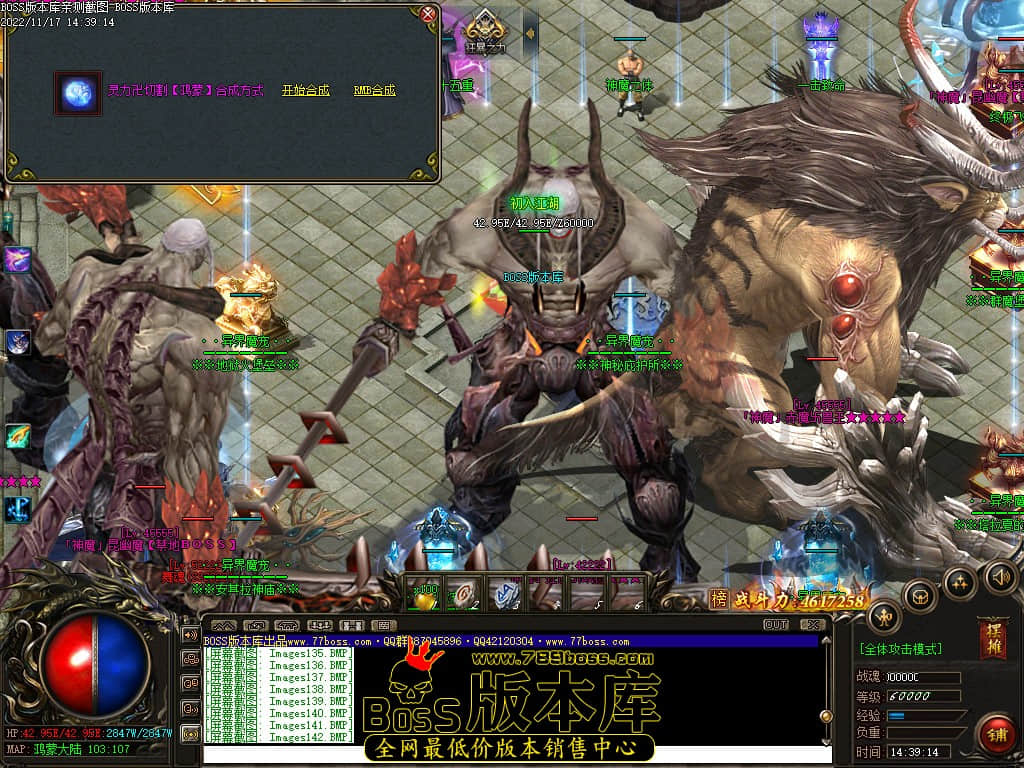Open the 狂暴之力 emblem icon
This screenshot has height=768, width=1024.
tap(484, 30)
